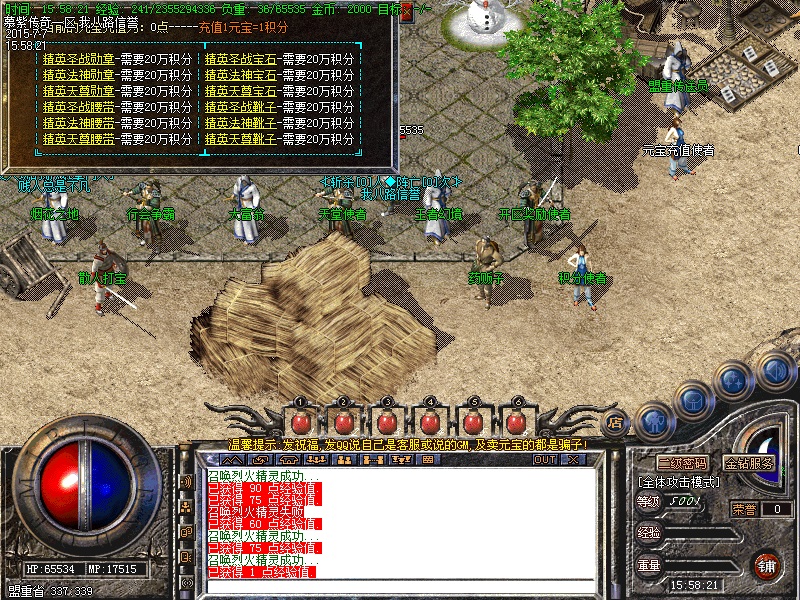Image resolution: width=800 pixels, height=600 pixels.
Task: Close the chat panel with the X button
Action: (x=573, y=460)
